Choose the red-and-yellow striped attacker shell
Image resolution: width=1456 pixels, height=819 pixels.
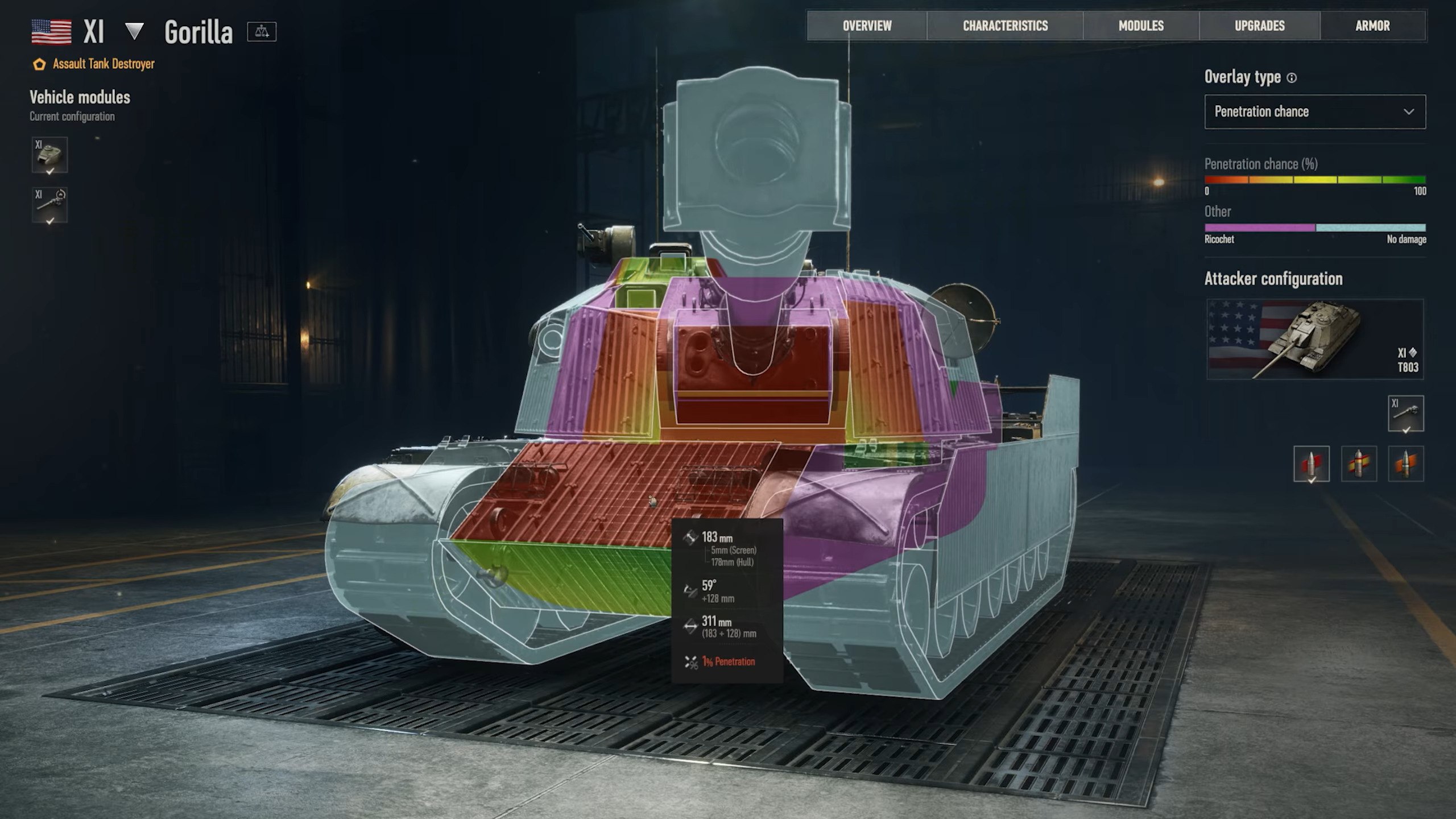click(1358, 464)
